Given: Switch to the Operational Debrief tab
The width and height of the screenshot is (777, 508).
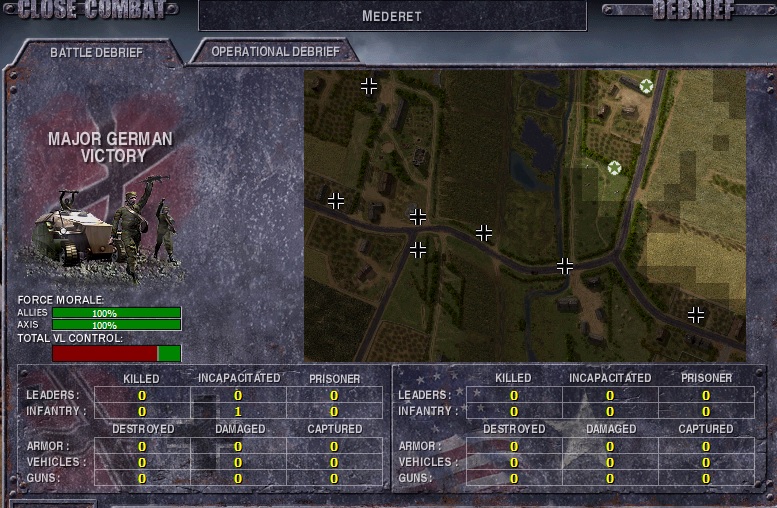Looking at the screenshot, I should (275, 52).
